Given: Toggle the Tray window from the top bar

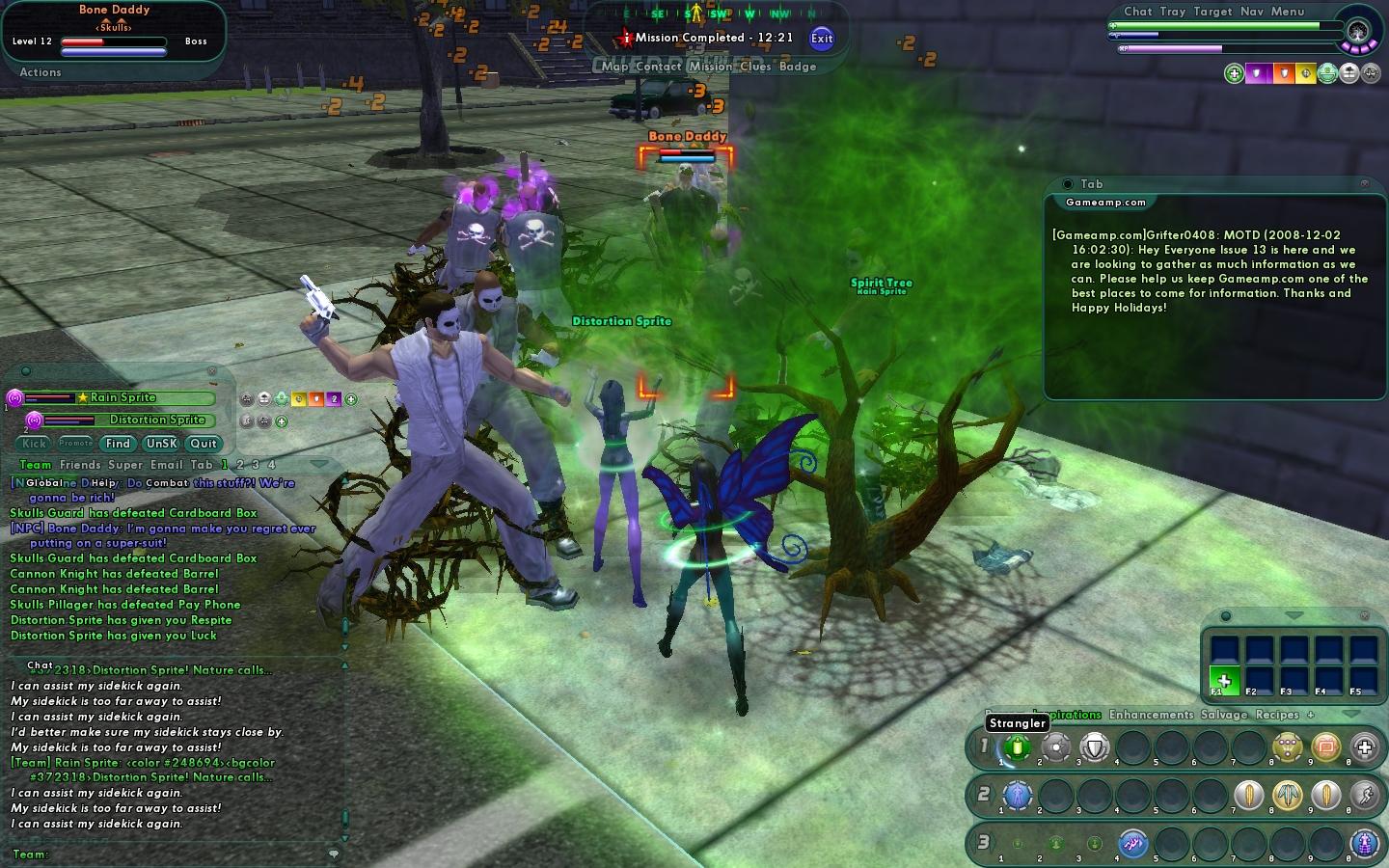Looking at the screenshot, I should pos(1173,12).
